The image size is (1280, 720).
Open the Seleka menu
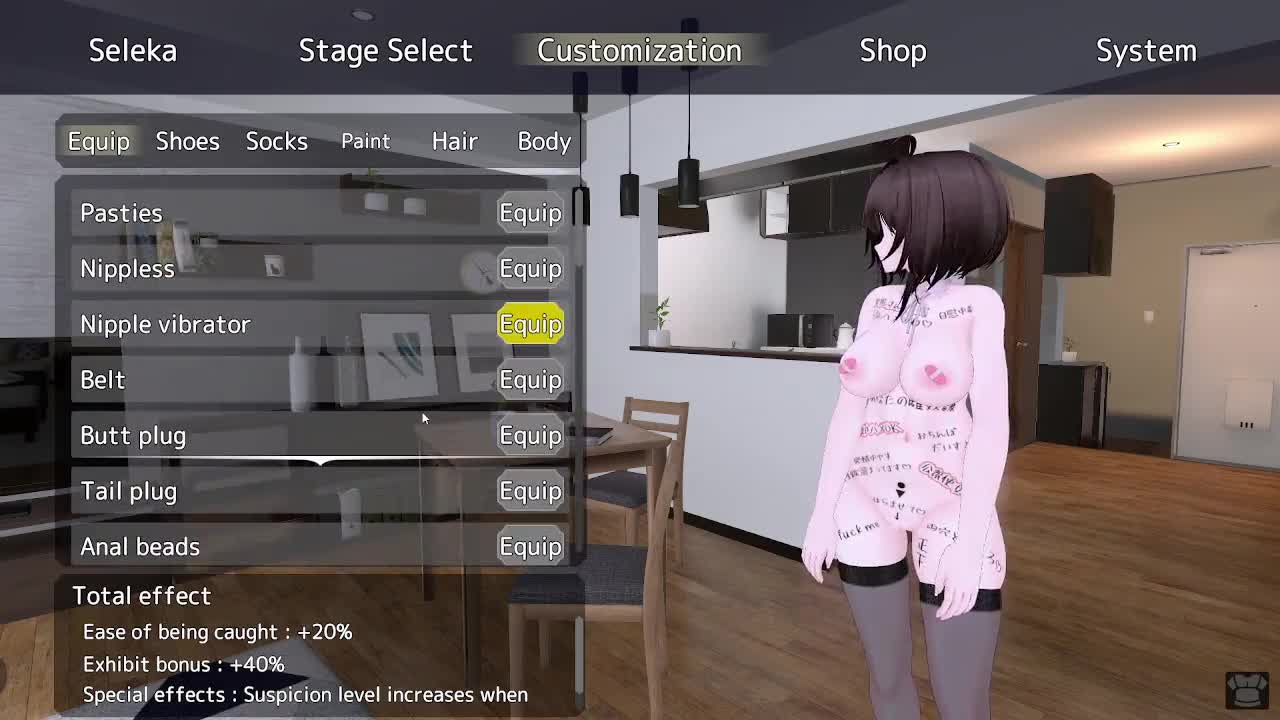[x=133, y=51]
